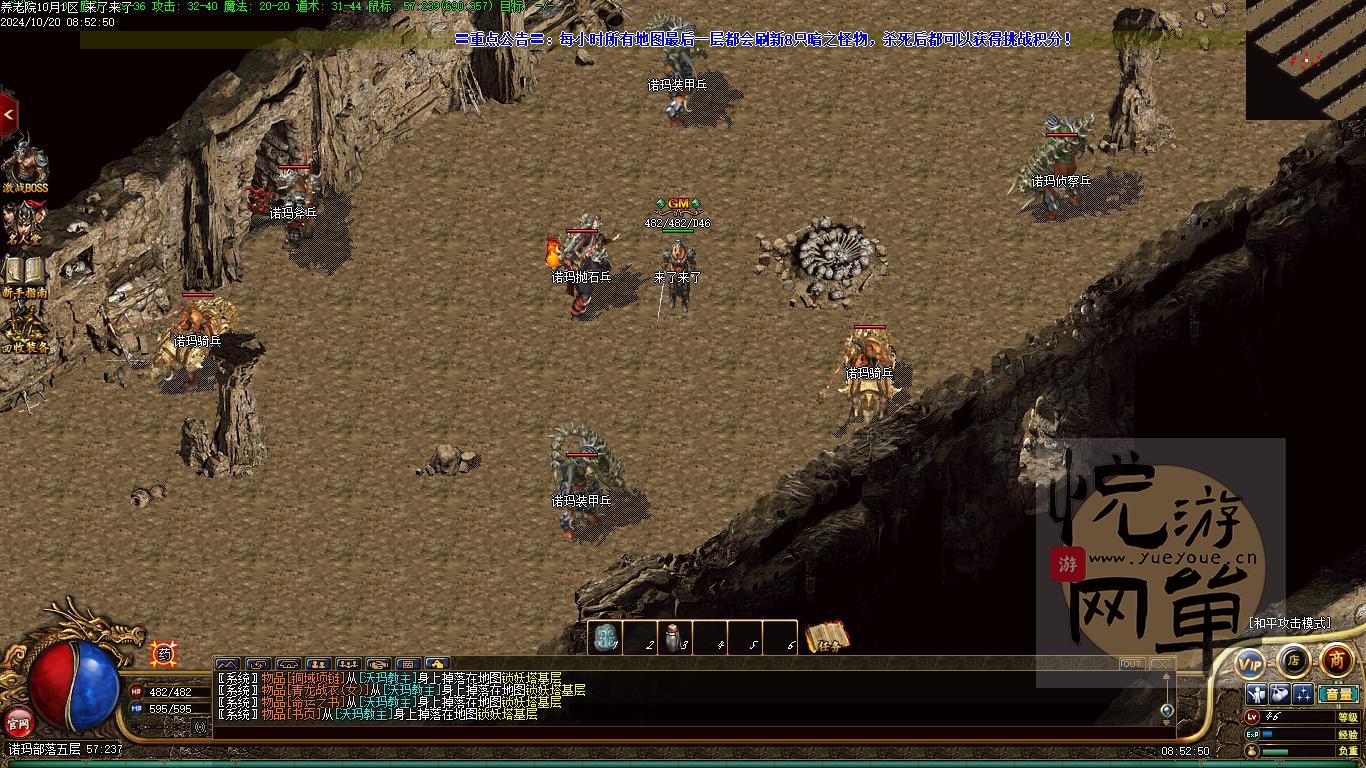The width and height of the screenshot is (1366, 768).
Task: Click the 药 medicine icon
Action: pyautogui.click(x=163, y=654)
